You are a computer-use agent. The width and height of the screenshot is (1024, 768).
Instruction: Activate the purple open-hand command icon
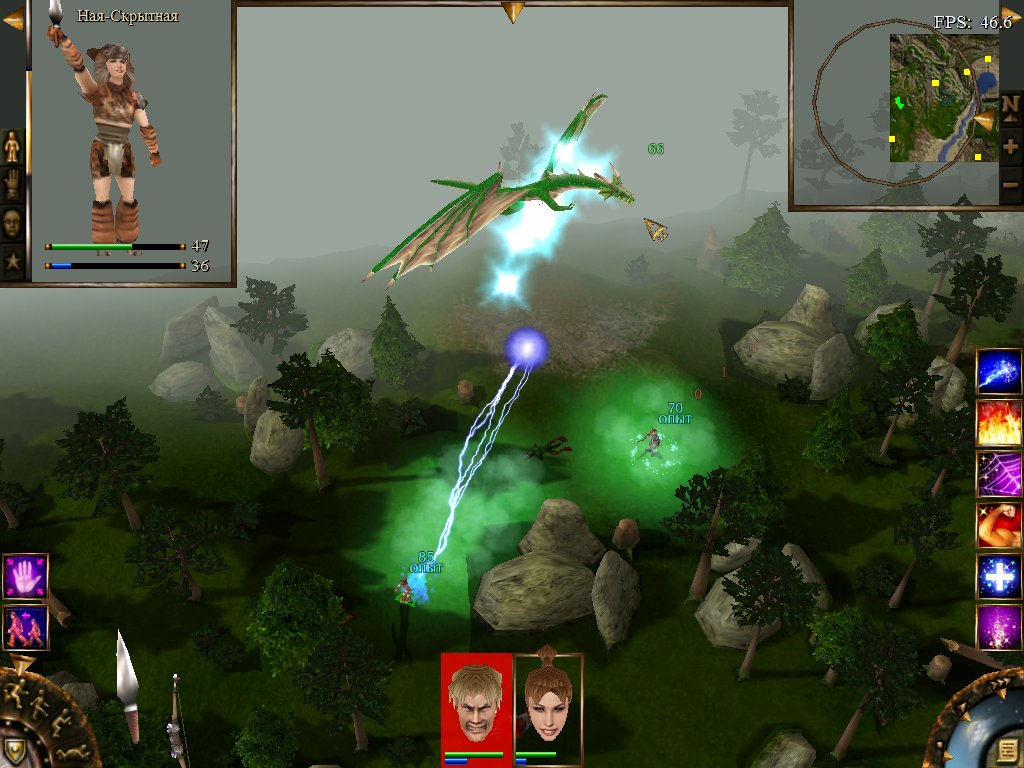pyautogui.click(x=24, y=576)
